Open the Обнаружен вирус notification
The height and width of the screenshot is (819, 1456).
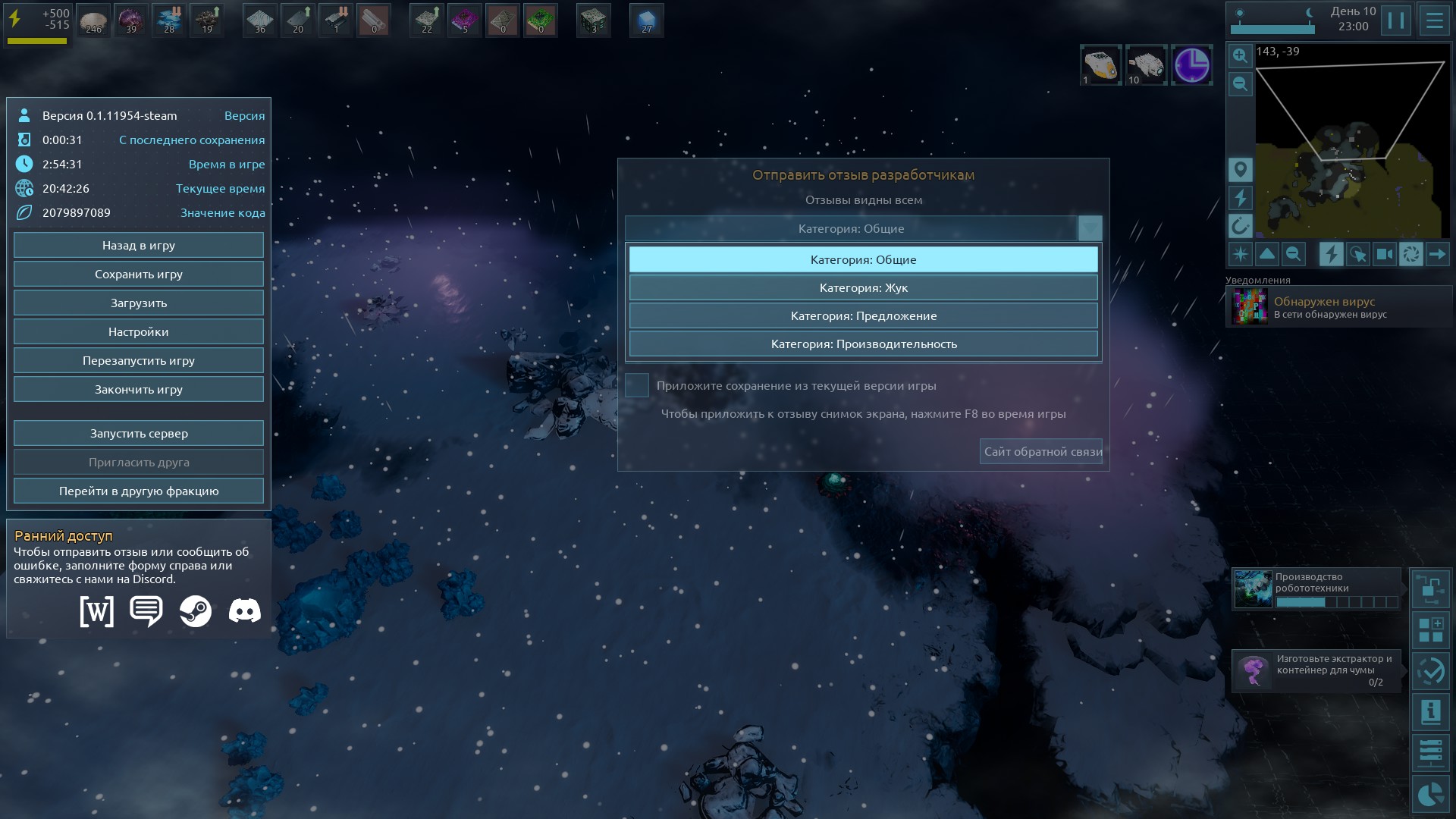(1338, 307)
